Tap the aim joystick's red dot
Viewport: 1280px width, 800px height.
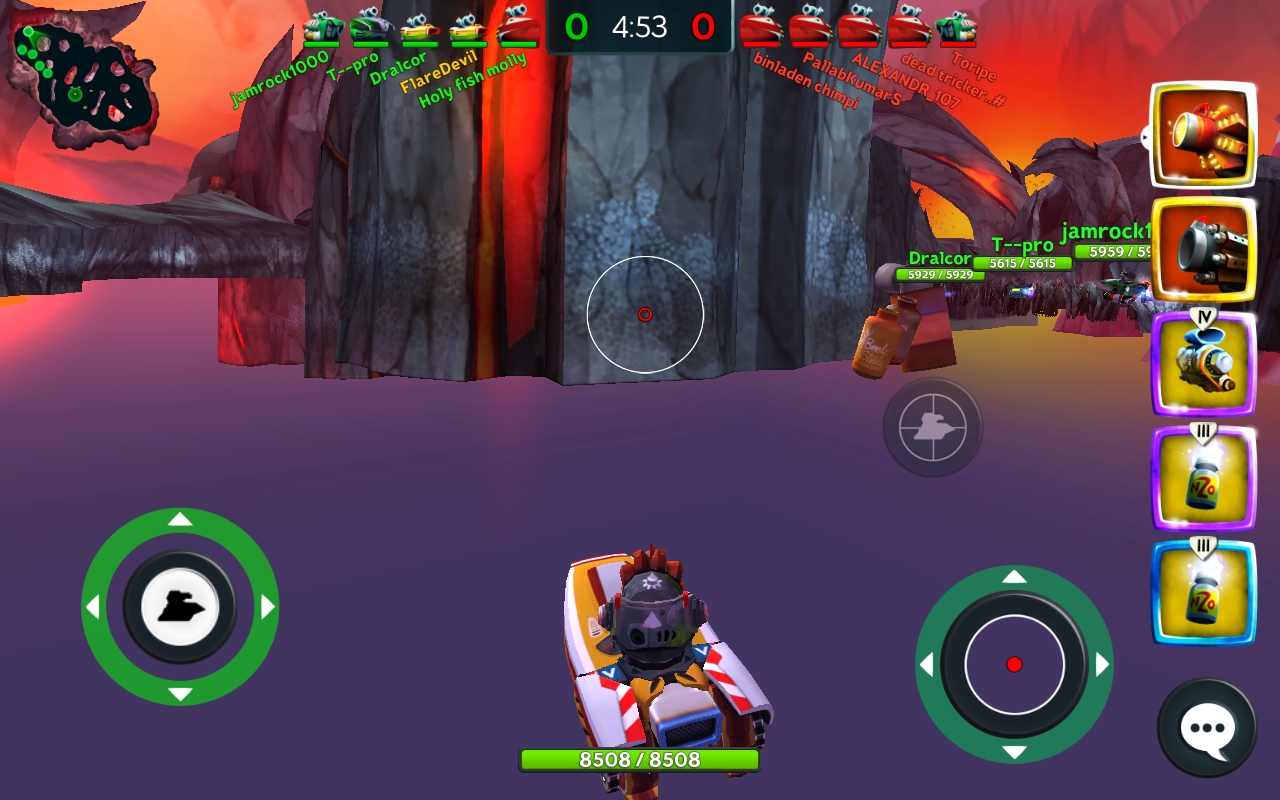pyautogui.click(x=1014, y=665)
